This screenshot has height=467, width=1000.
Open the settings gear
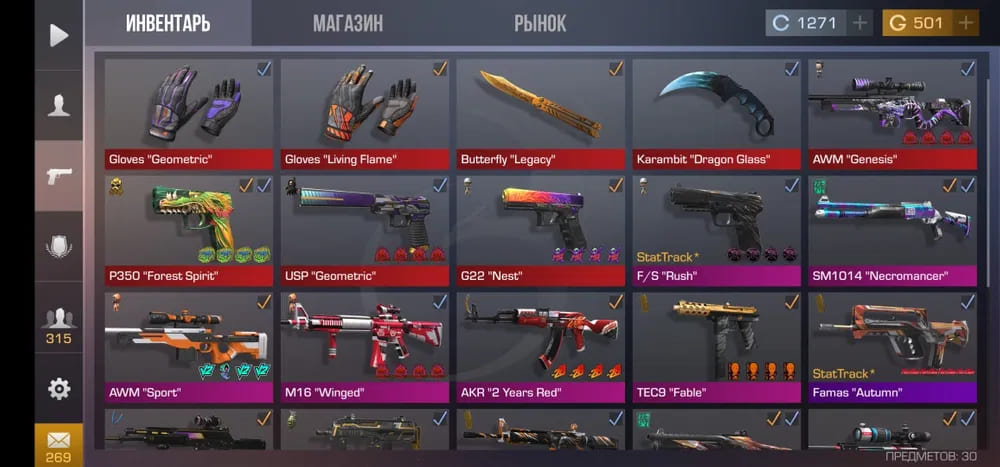tap(59, 388)
